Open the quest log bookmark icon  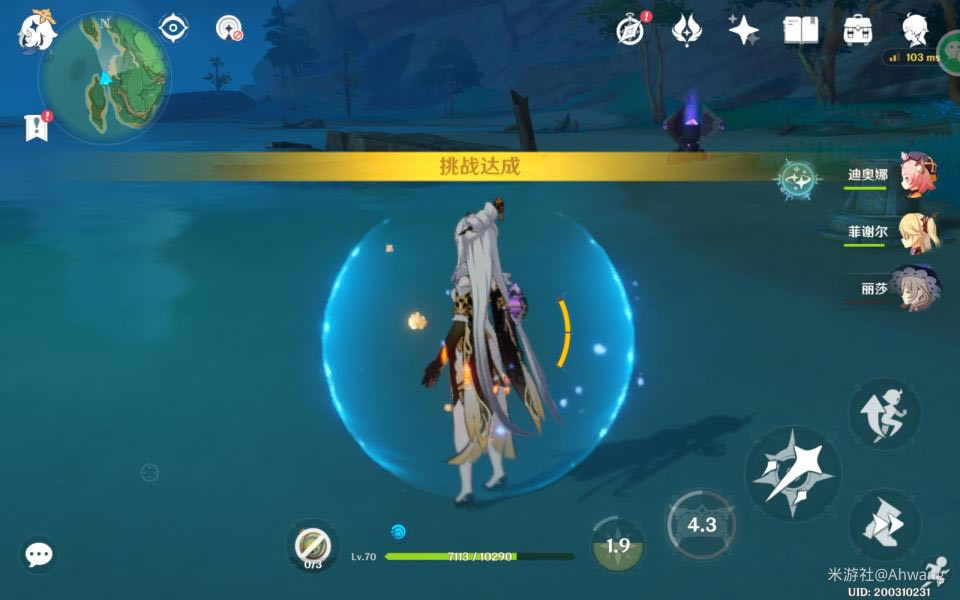[37, 127]
